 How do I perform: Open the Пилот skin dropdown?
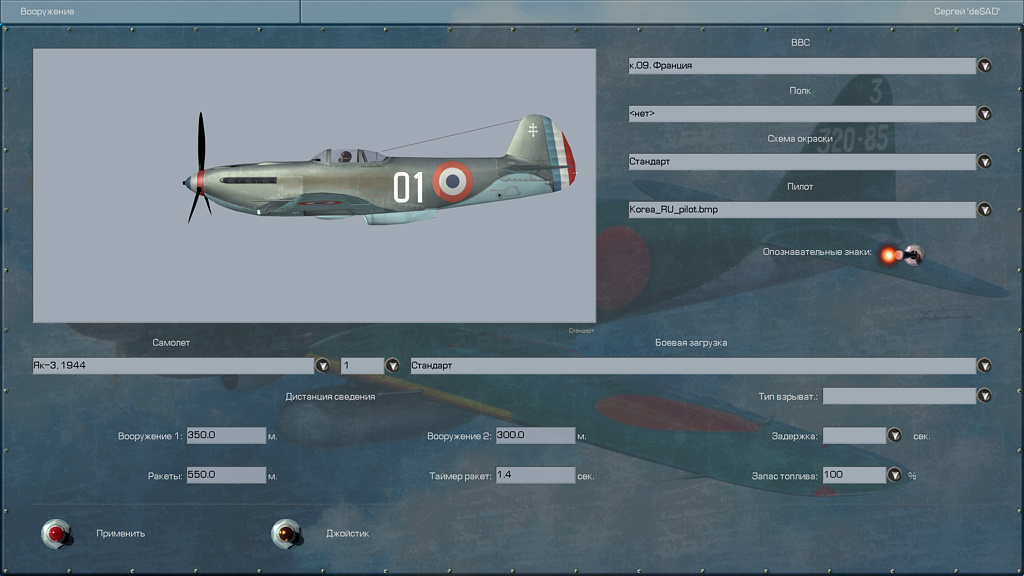pos(984,210)
